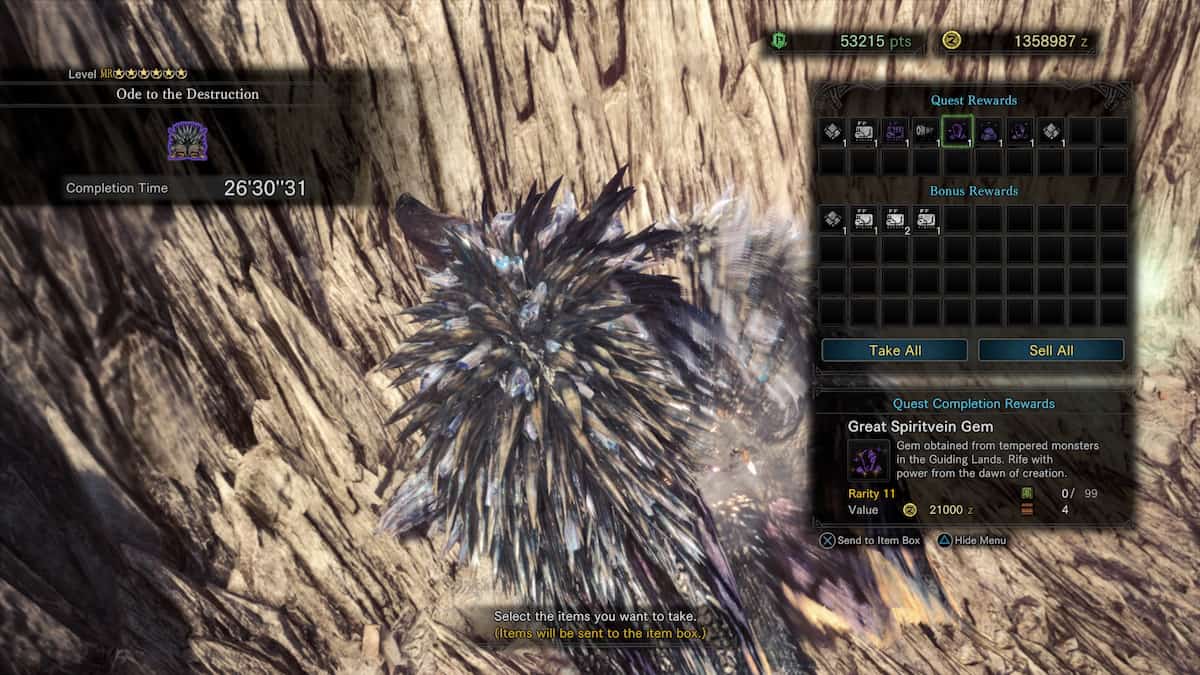
Task: Choose the Bonus Rewards ticket with quantity 2
Action: tap(895, 218)
